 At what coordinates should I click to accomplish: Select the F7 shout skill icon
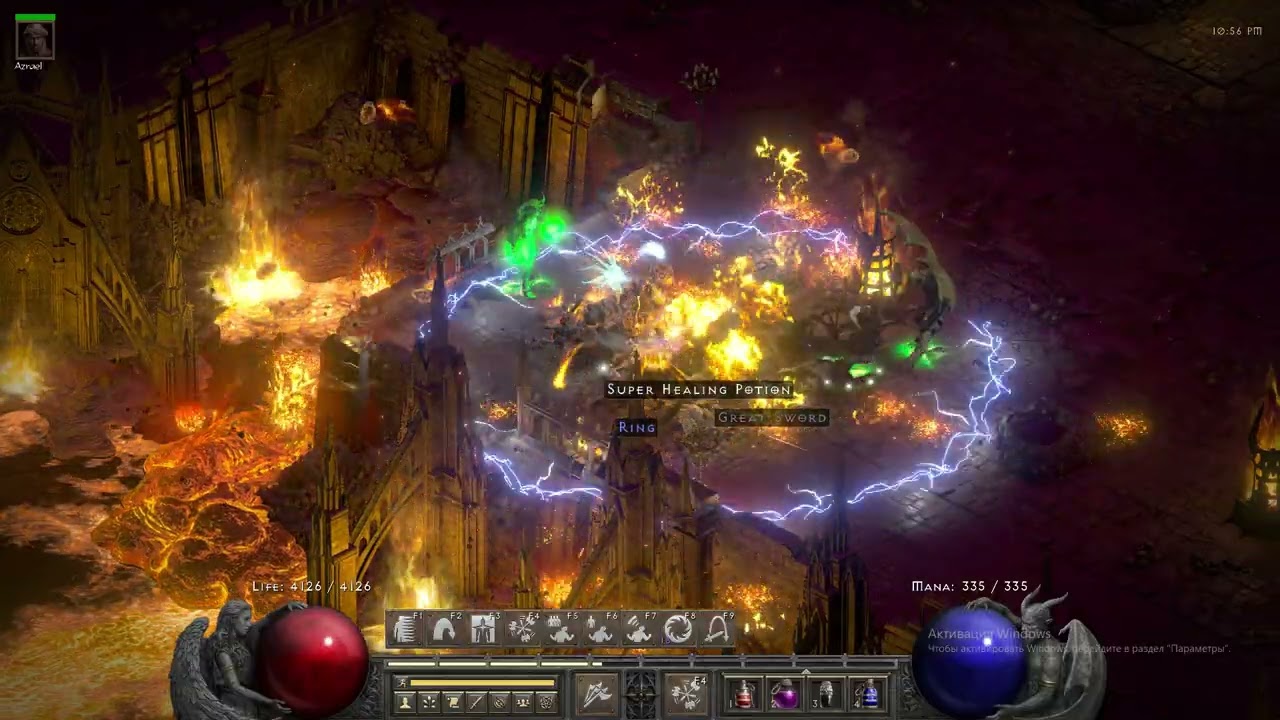click(640, 629)
